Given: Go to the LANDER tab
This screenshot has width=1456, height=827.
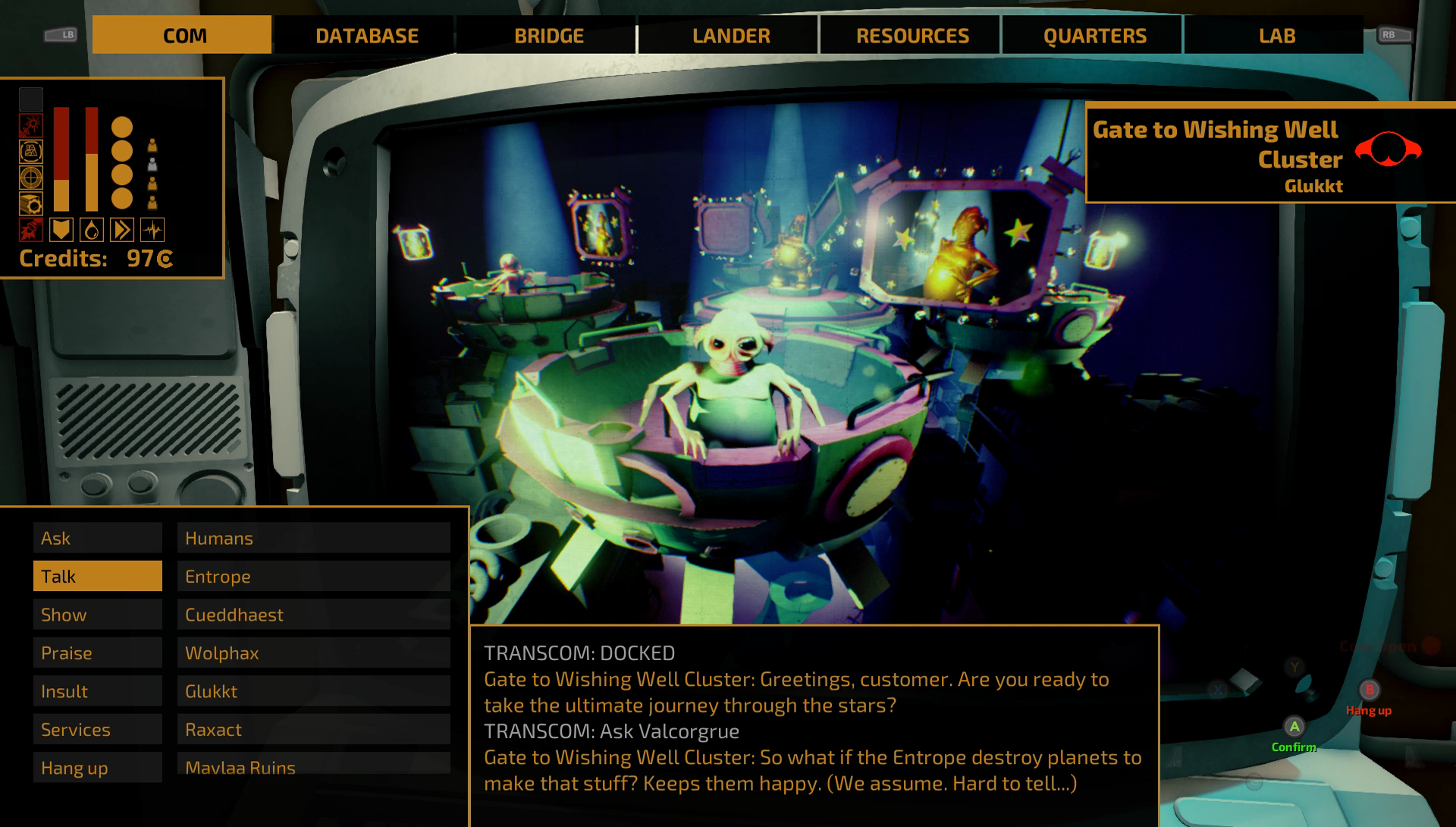Looking at the screenshot, I should 730,36.
